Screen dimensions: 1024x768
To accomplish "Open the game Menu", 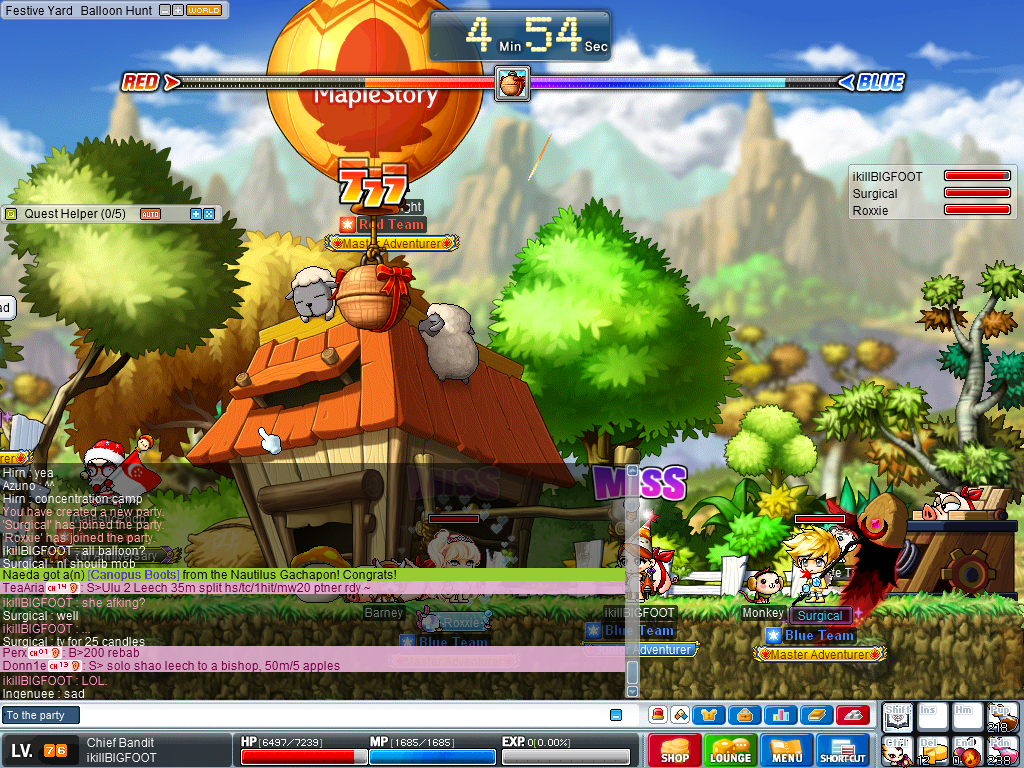I will pos(786,751).
